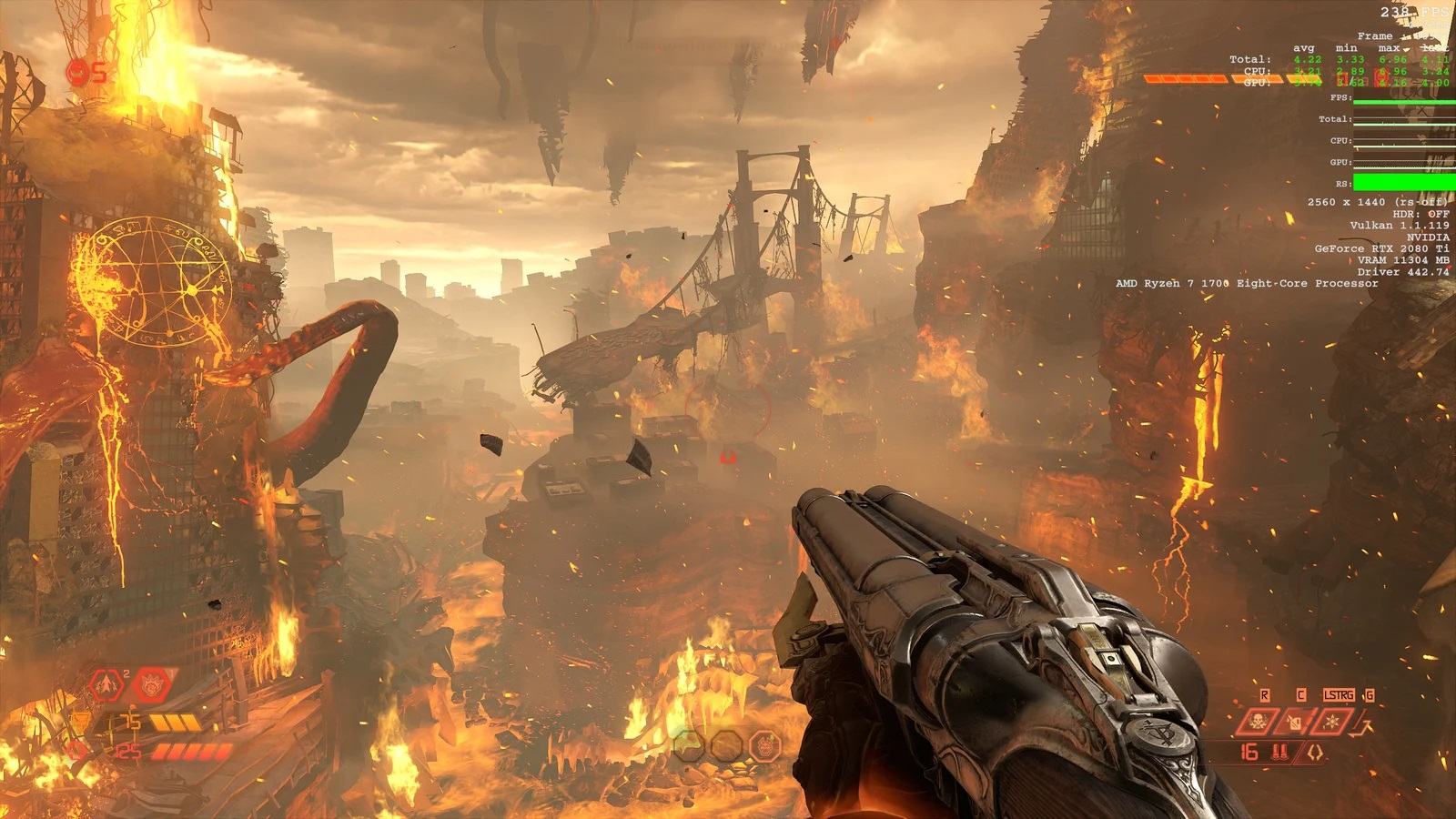The width and height of the screenshot is (1456, 819).
Task: Click the extra lives skull icon
Action: click(x=80, y=72)
